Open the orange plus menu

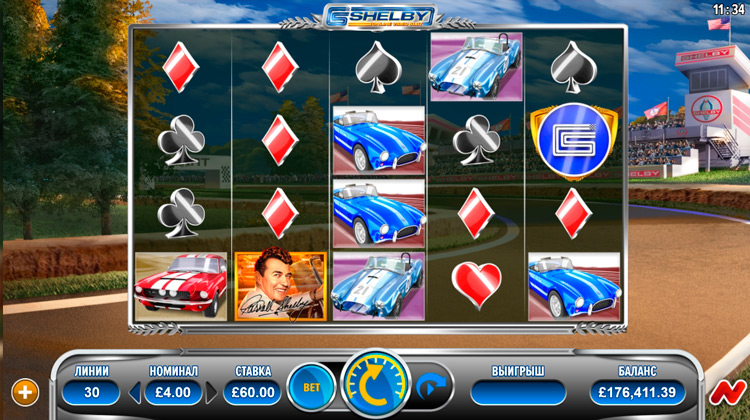26,391
